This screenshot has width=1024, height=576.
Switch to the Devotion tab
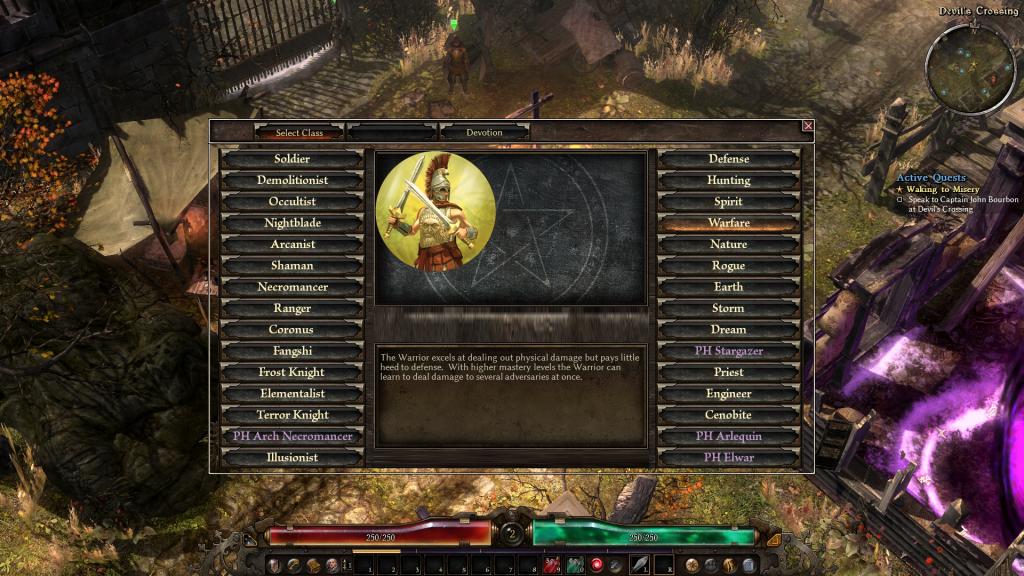point(484,132)
